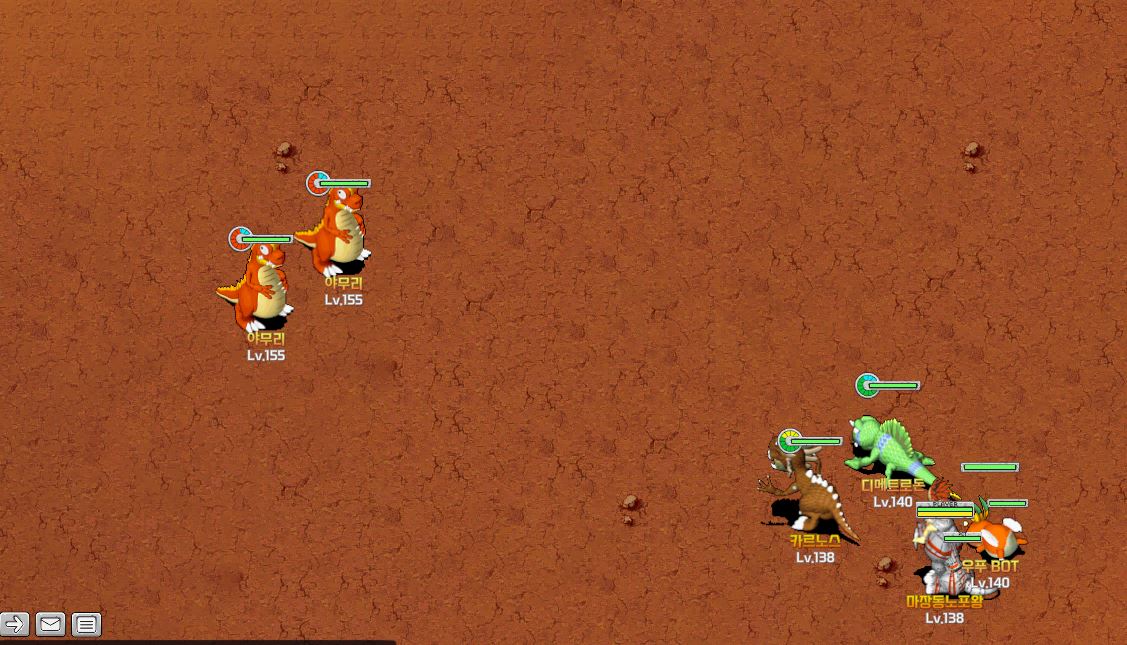Click the right-arrow button
Screen dimensions: 1127x645
coord(14,625)
